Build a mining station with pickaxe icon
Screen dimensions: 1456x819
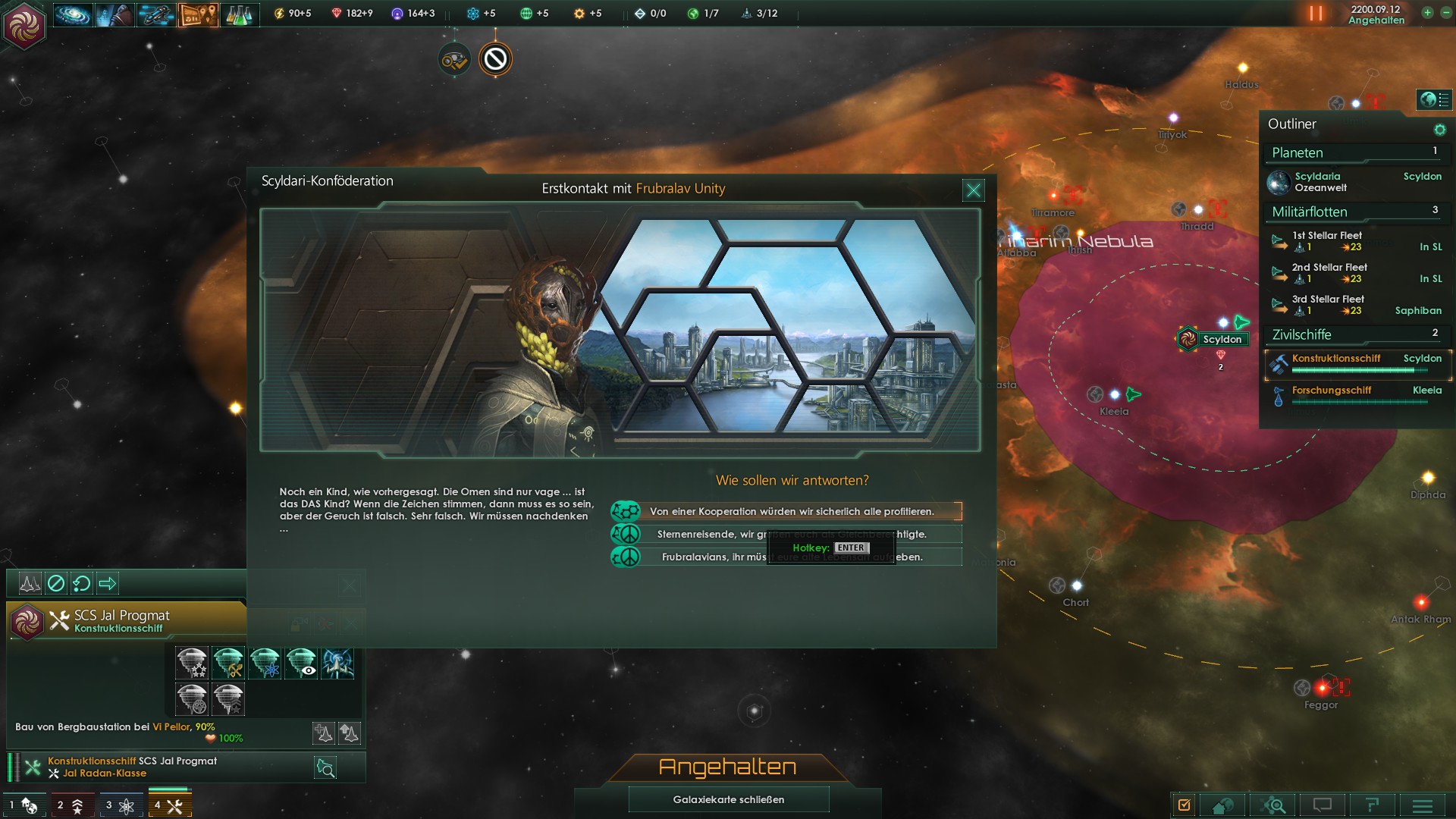pos(228,663)
